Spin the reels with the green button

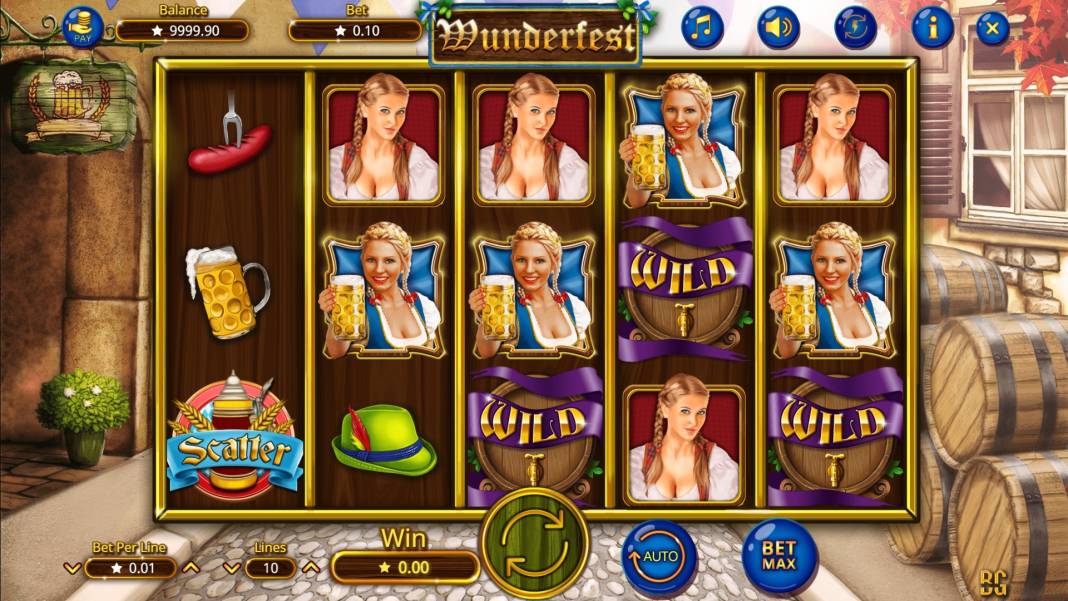[534, 545]
